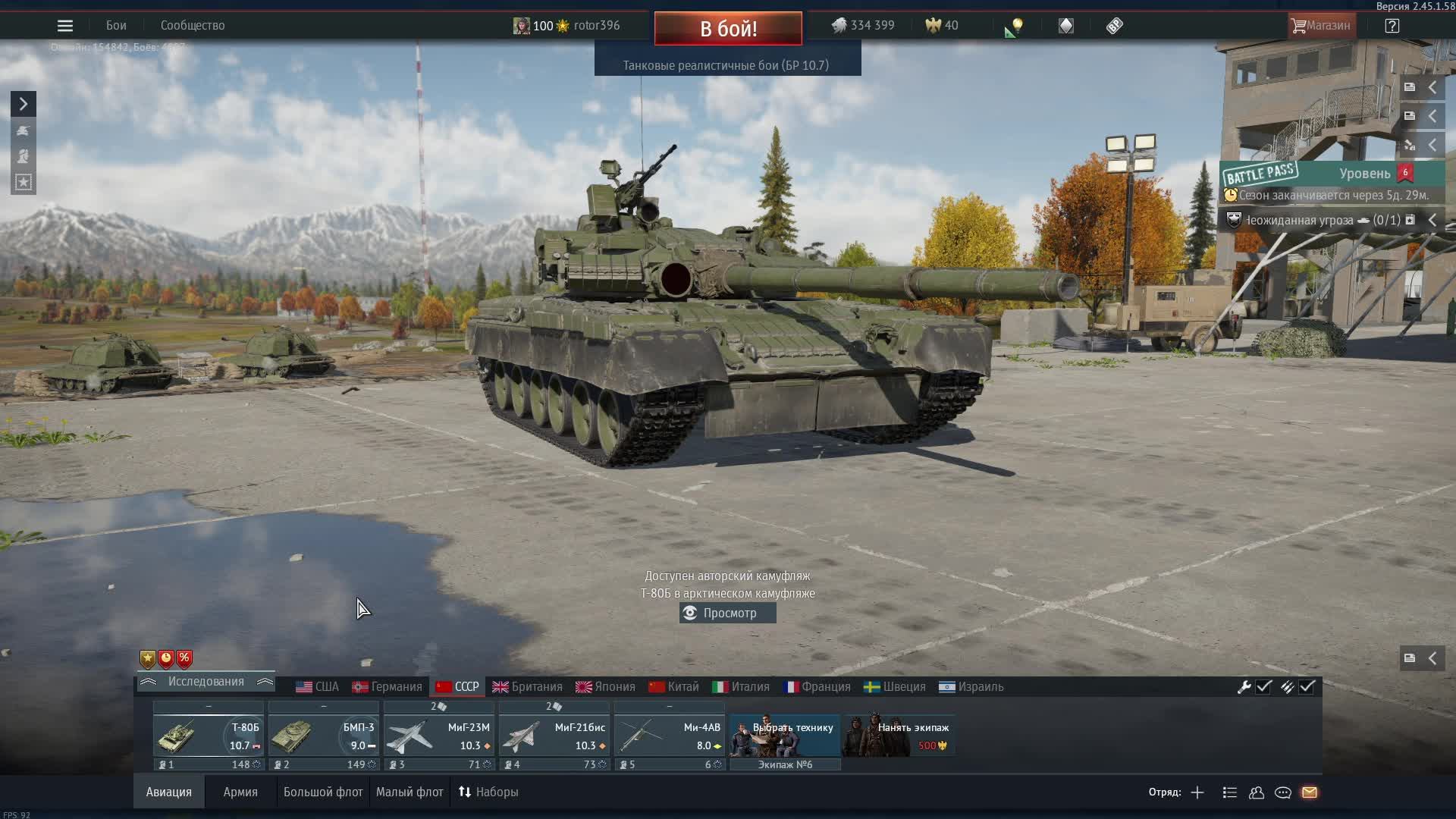Viewport: 1456px width, 819px height.
Task: Open the «Исследования» research panel
Action: click(206, 682)
